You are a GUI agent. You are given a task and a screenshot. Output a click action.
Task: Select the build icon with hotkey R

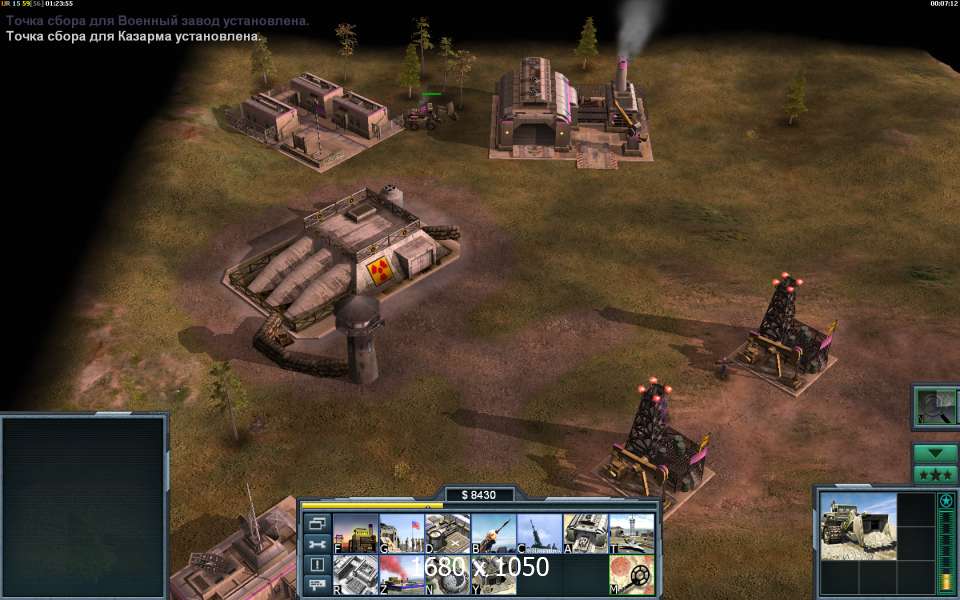tap(355, 574)
